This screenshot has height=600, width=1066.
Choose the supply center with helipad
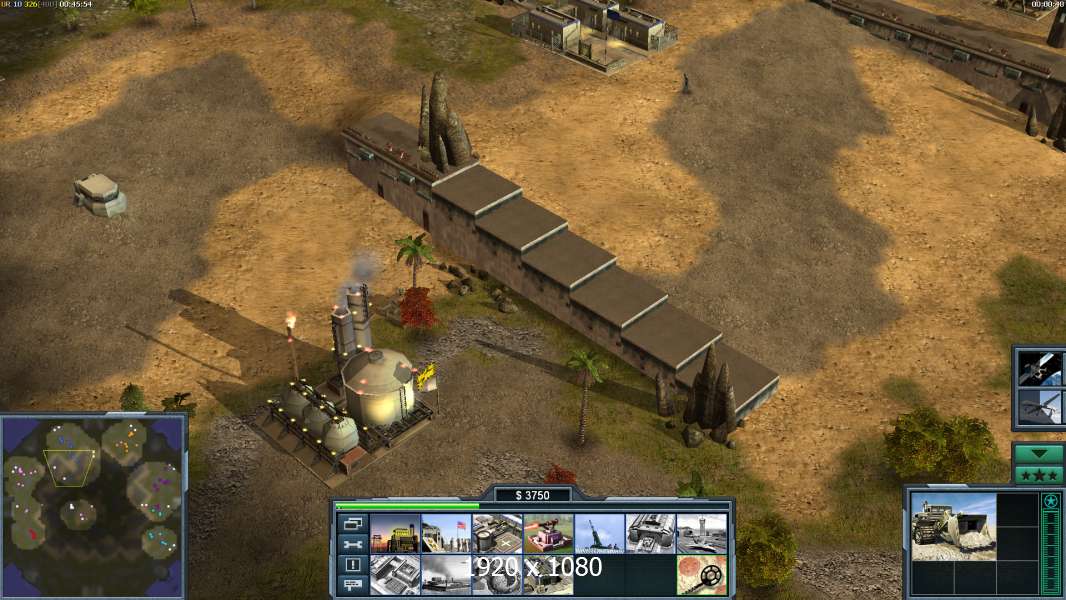497,534
